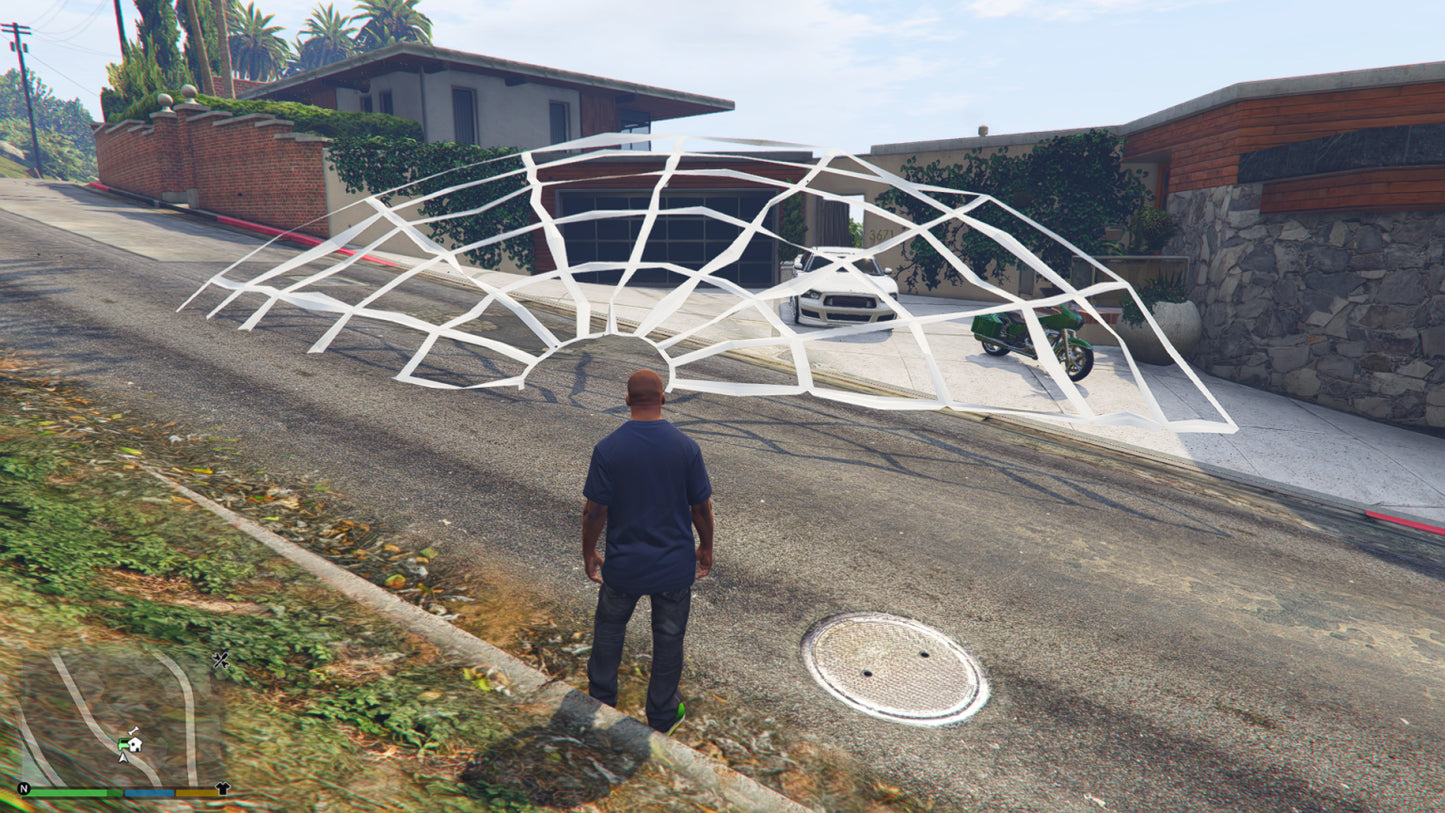Select the mod shop wrench icon above the minimap
Image resolution: width=1445 pixels, height=813 pixels.
(x=220, y=659)
